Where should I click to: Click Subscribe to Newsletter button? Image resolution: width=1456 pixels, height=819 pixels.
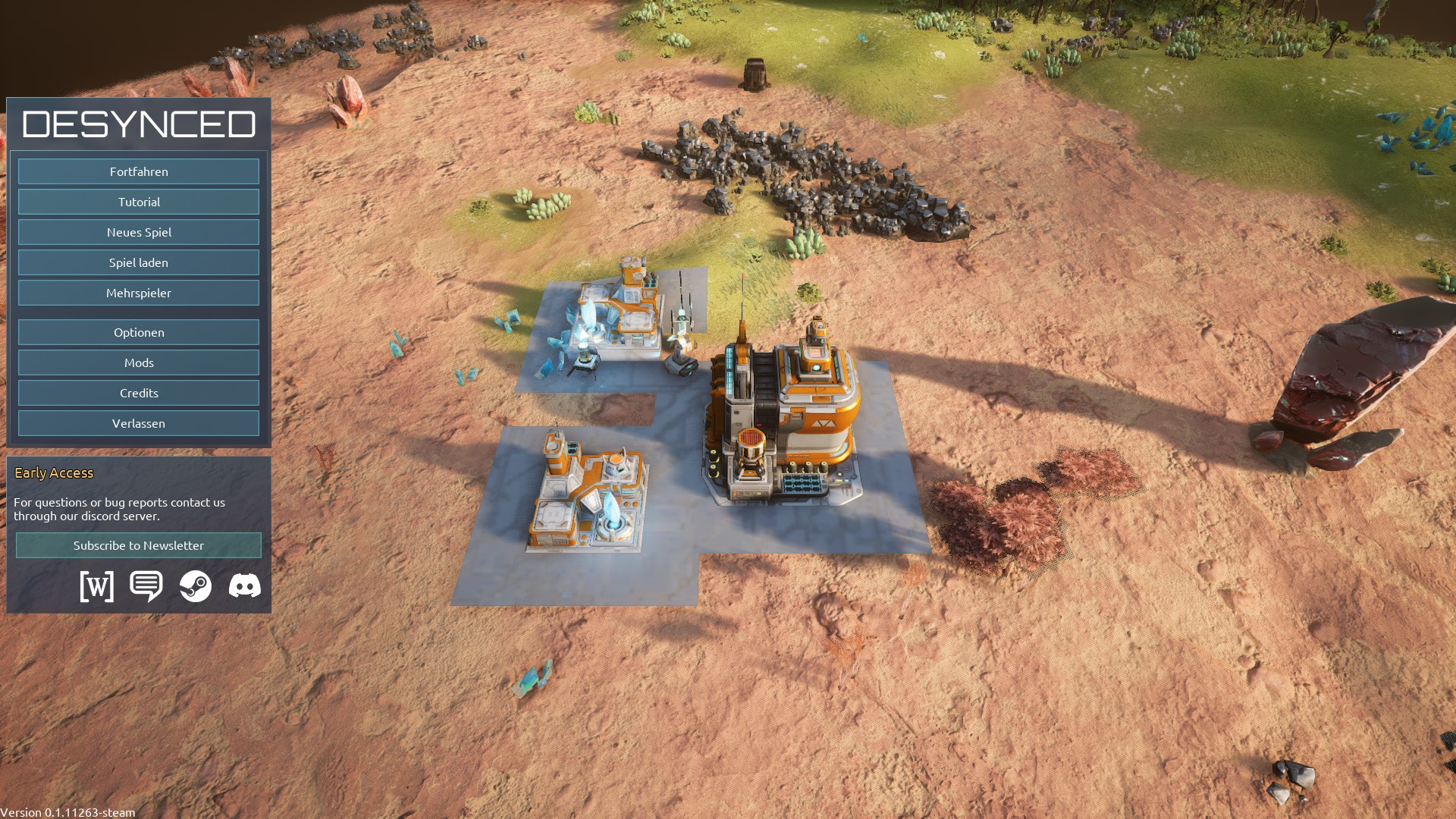(x=139, y=545)
